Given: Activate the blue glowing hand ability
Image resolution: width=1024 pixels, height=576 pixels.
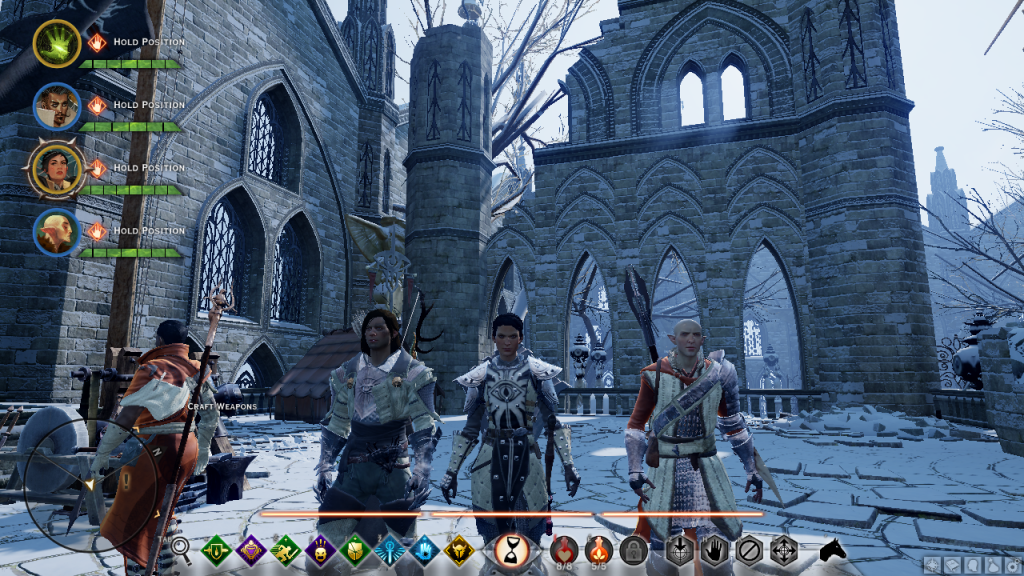Looking at the screenshot, I should 425,549.
